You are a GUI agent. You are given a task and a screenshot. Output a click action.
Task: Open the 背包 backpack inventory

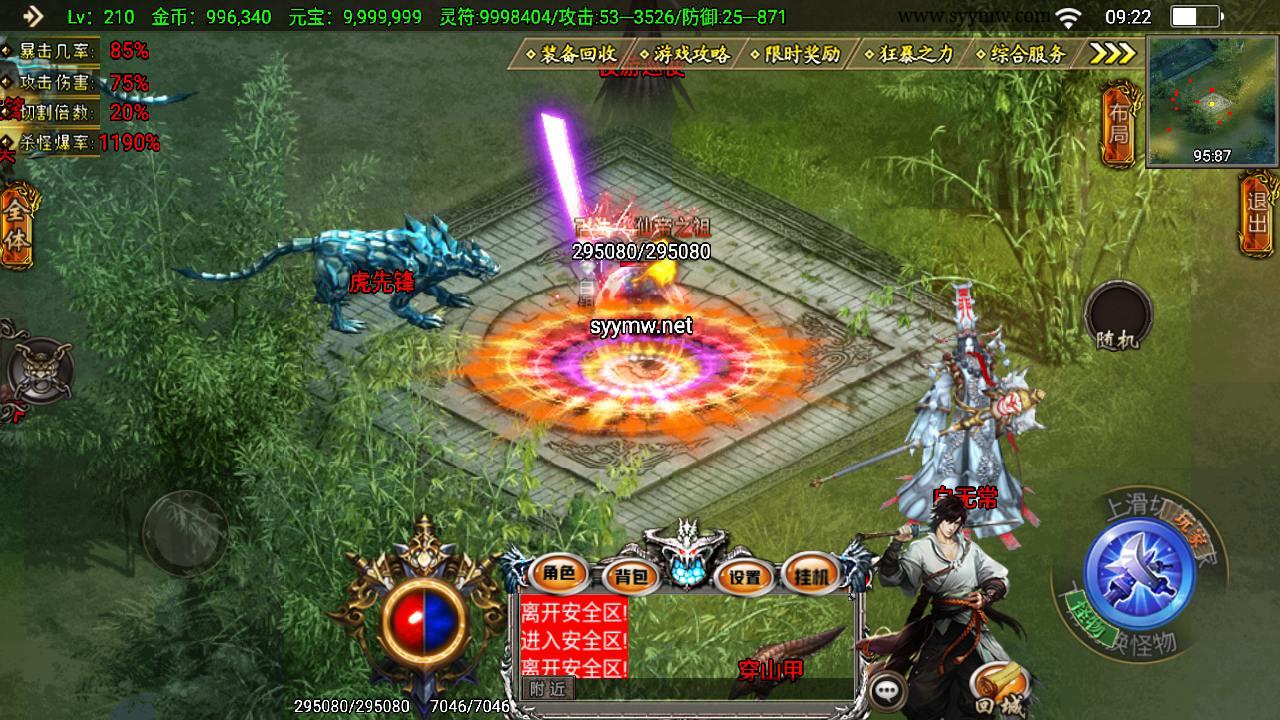coord(631,576)
